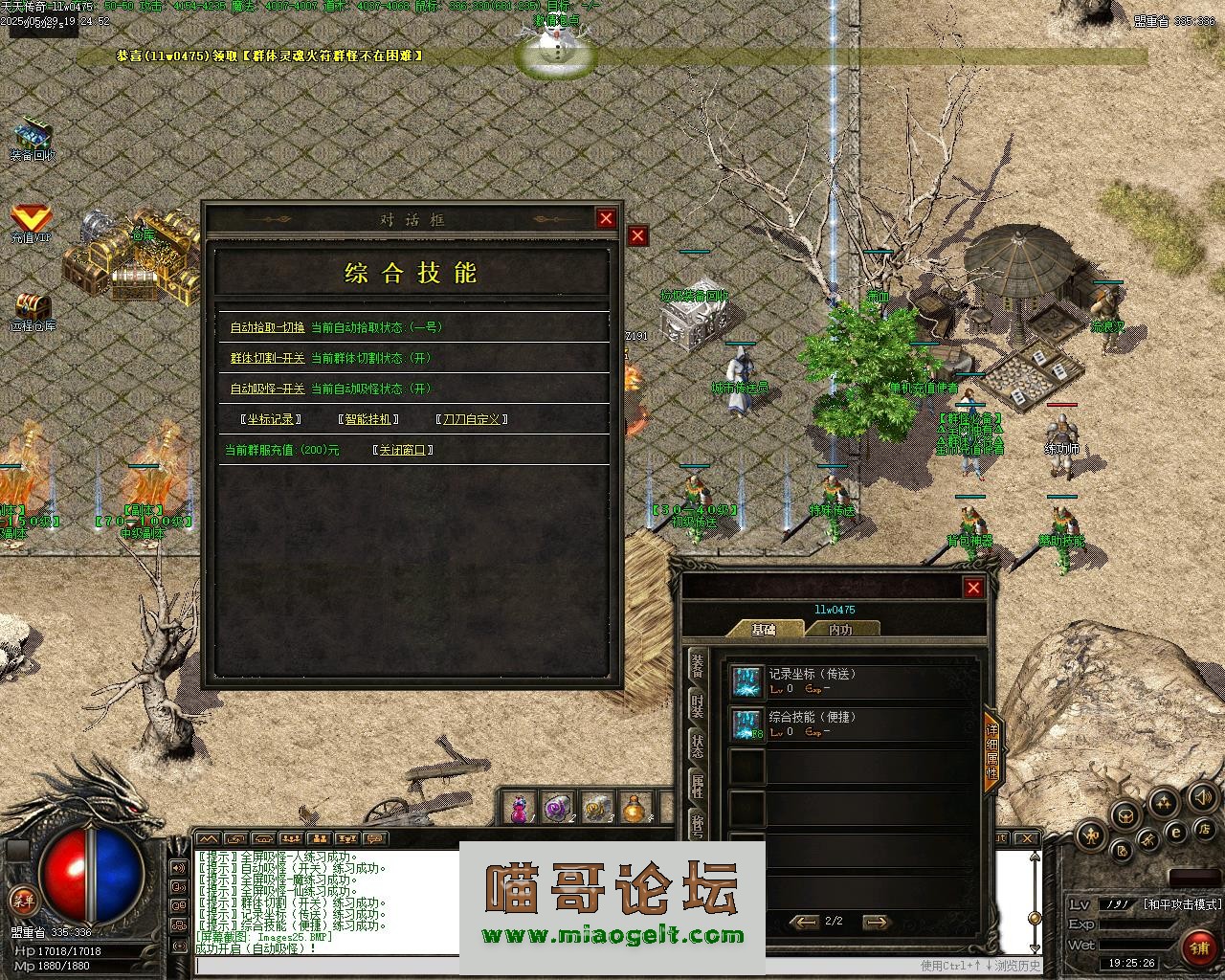Close the character skill panel
This screenshot has width=1225, height=980.
click(x=973, y=588)
